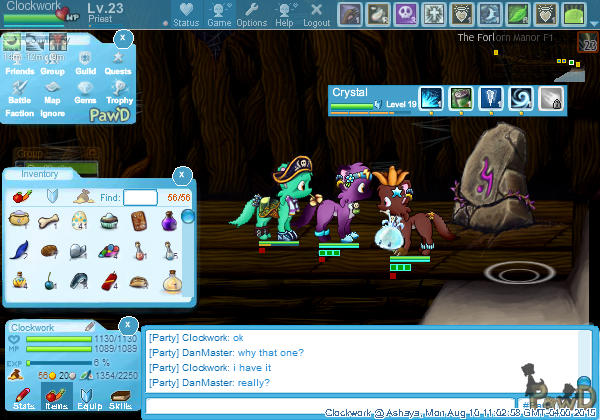Viewport: 600px width, 420px height.
Task: Click the Logout button
Action: coord(316,16)
